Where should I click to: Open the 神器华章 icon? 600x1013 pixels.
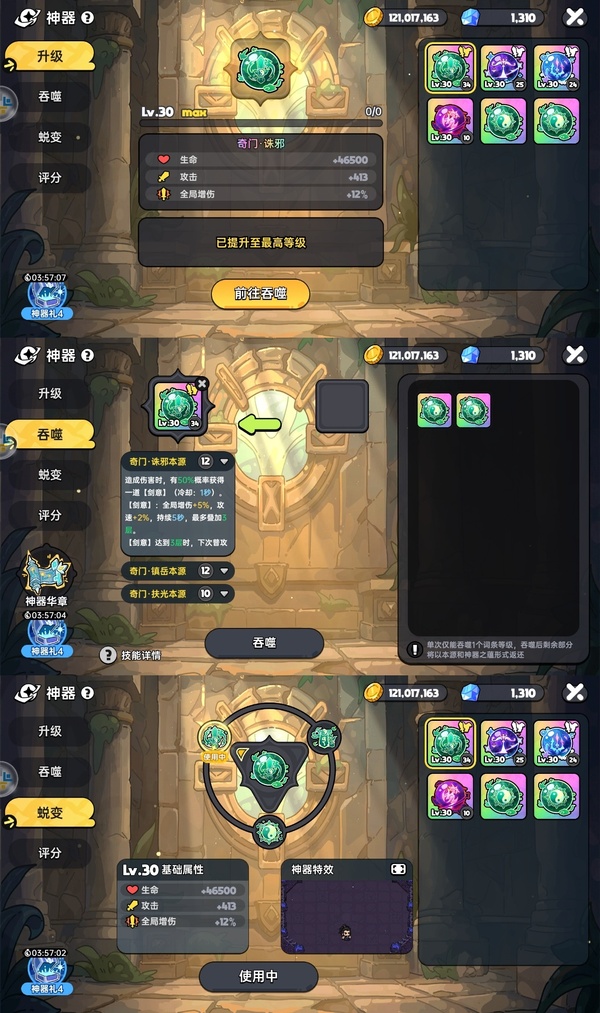pos(47,572)
